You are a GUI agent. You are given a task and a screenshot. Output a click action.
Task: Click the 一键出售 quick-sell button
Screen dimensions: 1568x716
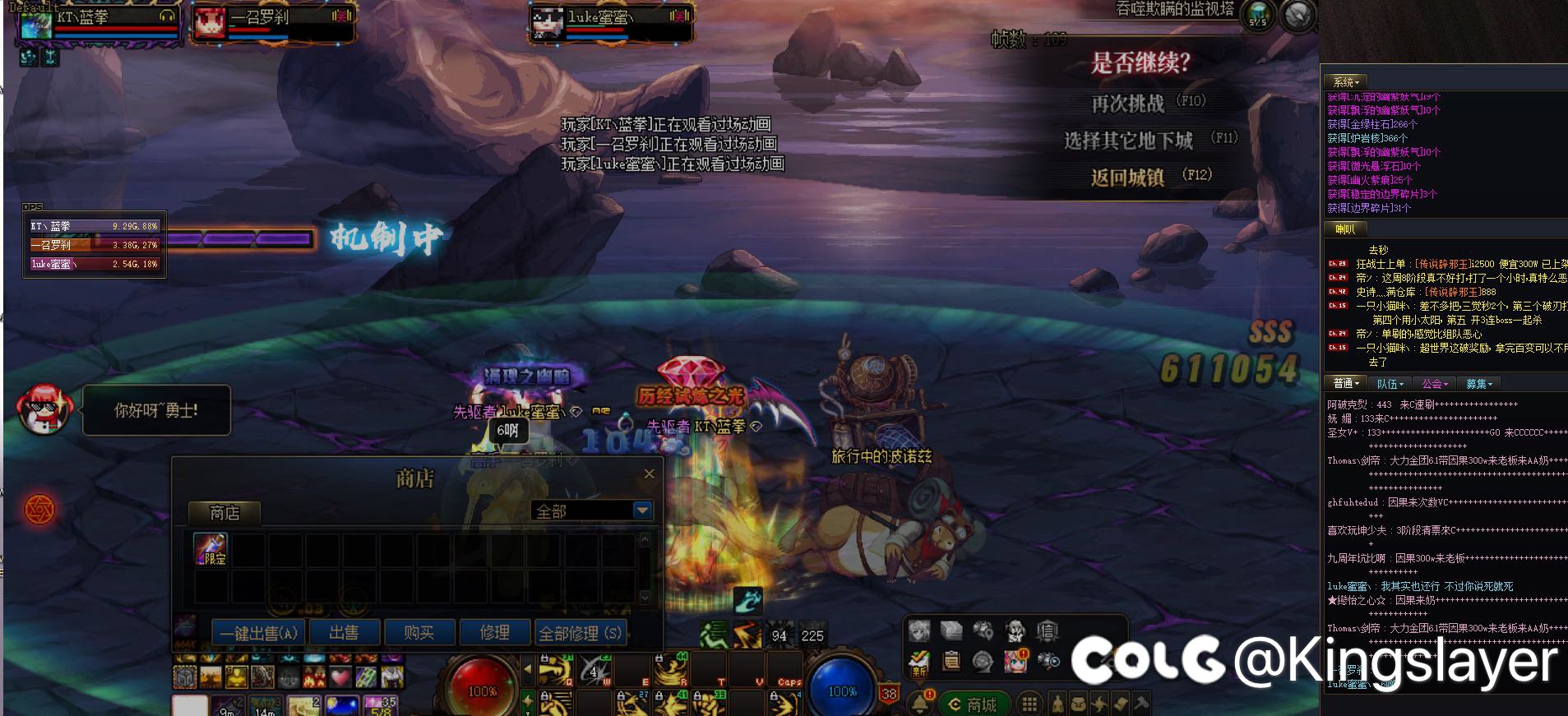pos(258,633)
